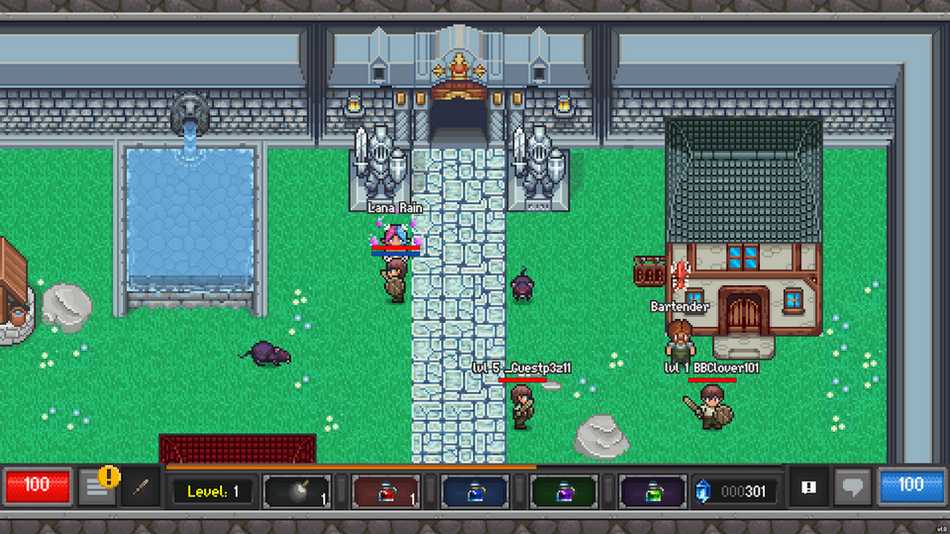Select the blue mana potion slot
The width and height of the screenshot is (950, 534).
click(x=475, y=491)
